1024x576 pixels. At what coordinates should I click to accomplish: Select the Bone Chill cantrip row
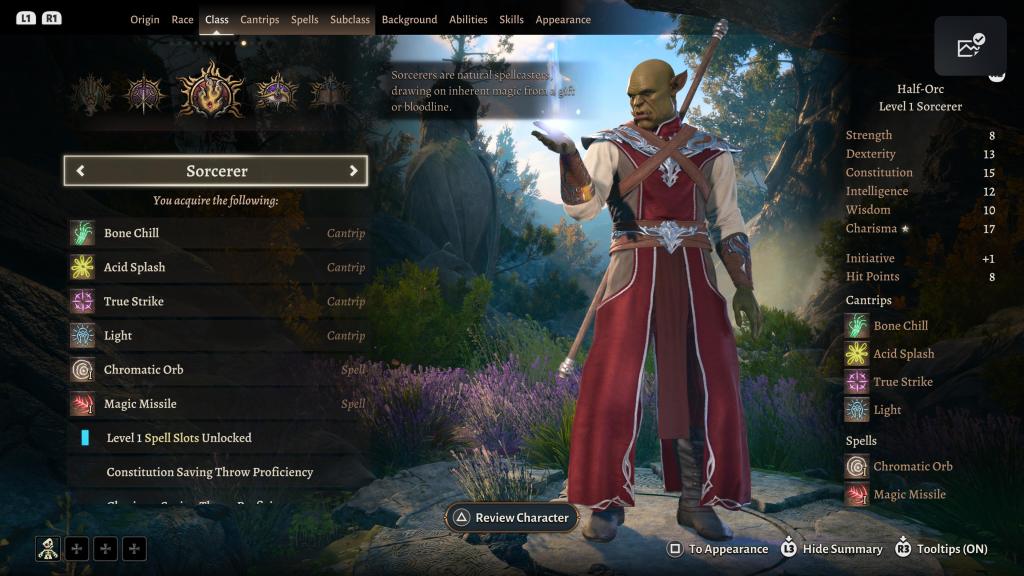coord(217,233)
